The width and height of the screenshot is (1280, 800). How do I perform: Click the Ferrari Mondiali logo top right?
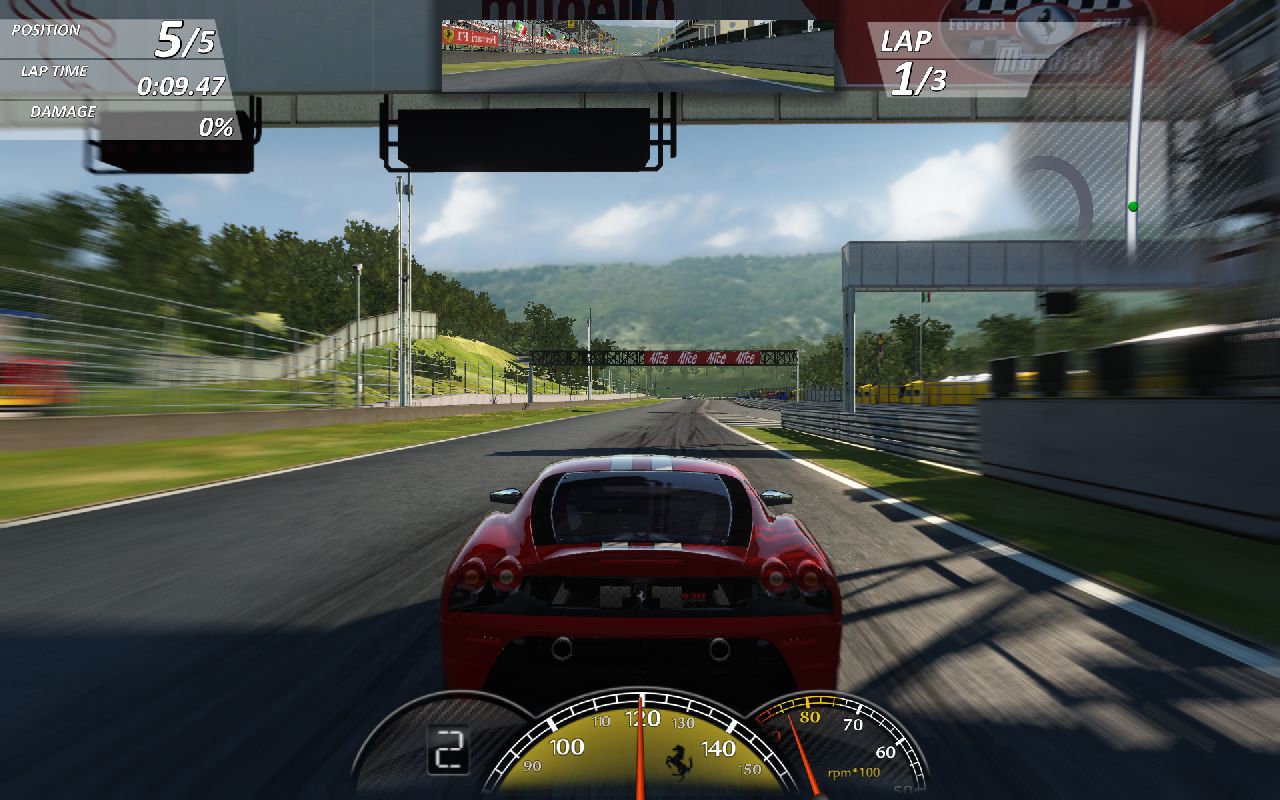(1040, 45)
